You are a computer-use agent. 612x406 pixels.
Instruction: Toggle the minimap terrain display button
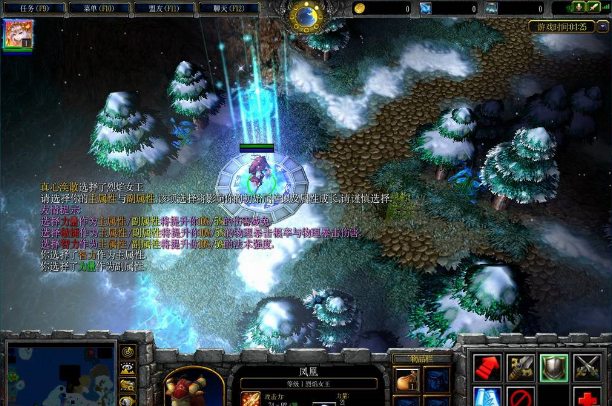(128, 368)
